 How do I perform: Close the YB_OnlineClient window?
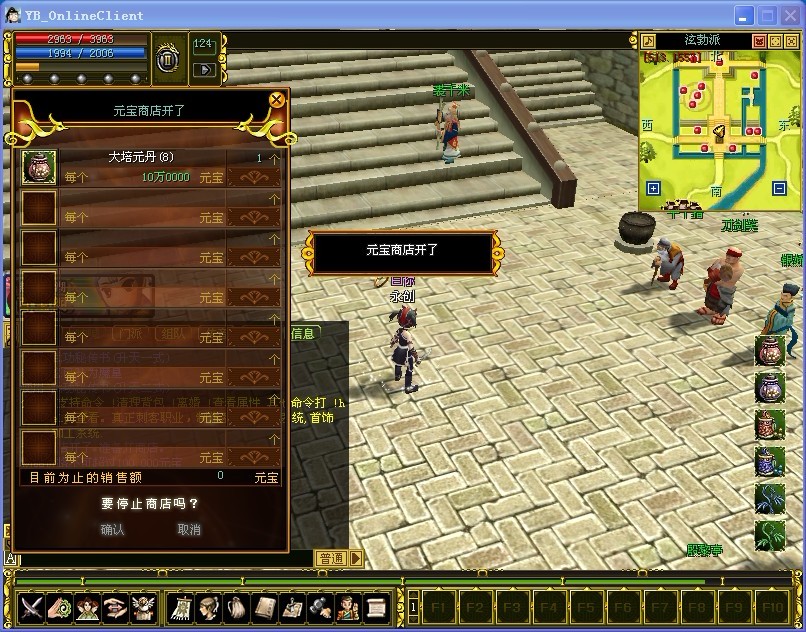791,15
